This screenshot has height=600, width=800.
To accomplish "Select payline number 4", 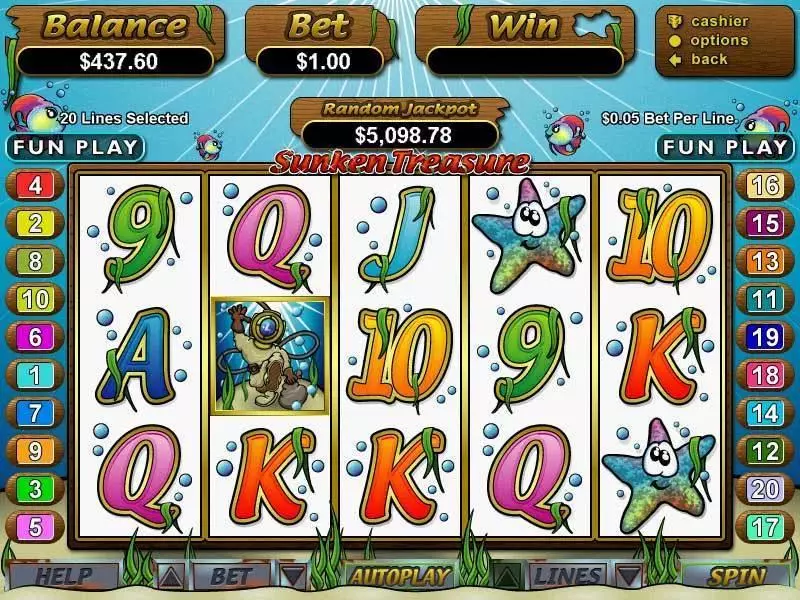I will [x=35, y=185].
